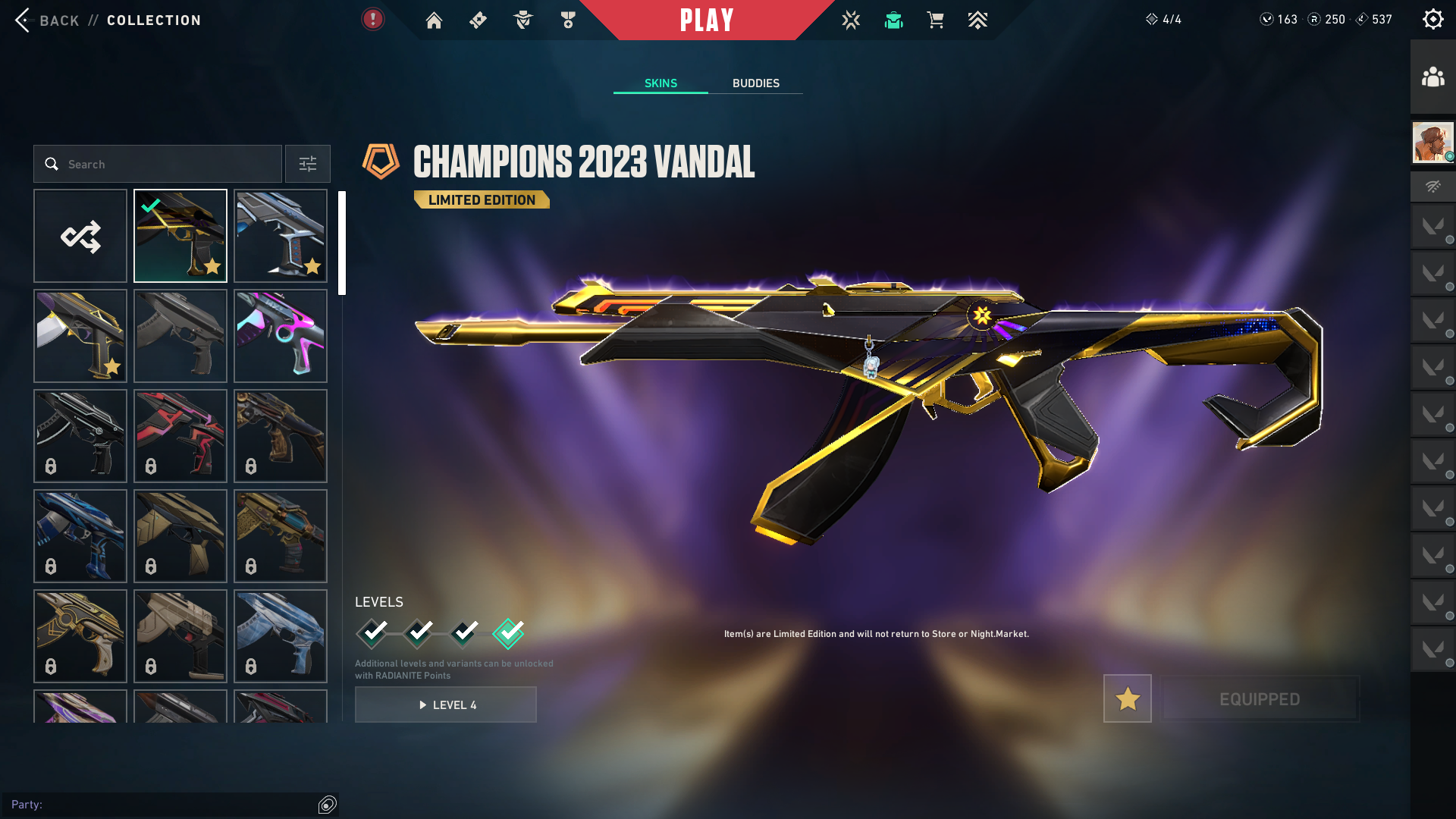This screenshot has width=1456, height=819.
Task: Open the home screen icon
Action: click(434, 20)
